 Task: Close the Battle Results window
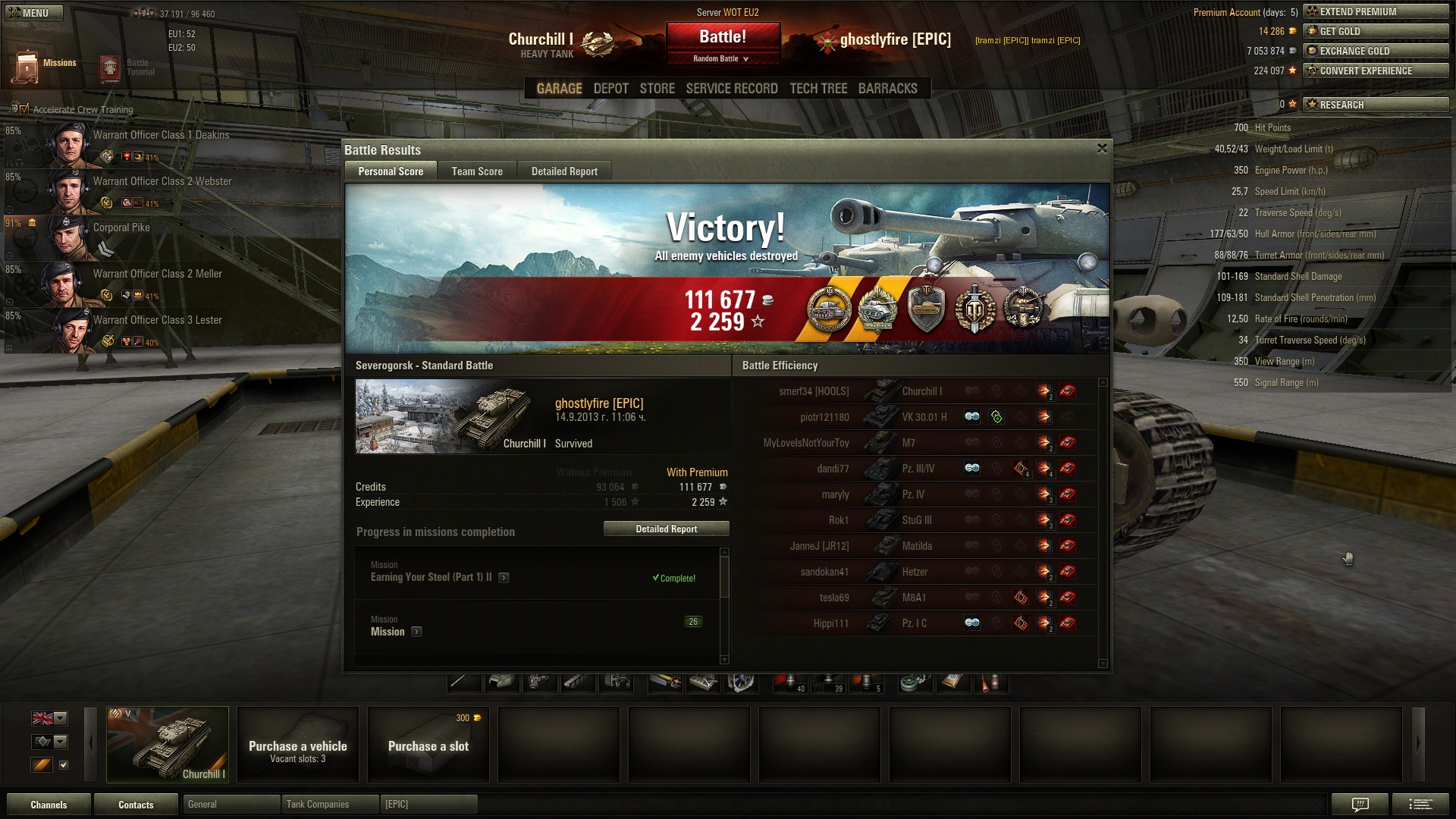(x=1102, y=149)
